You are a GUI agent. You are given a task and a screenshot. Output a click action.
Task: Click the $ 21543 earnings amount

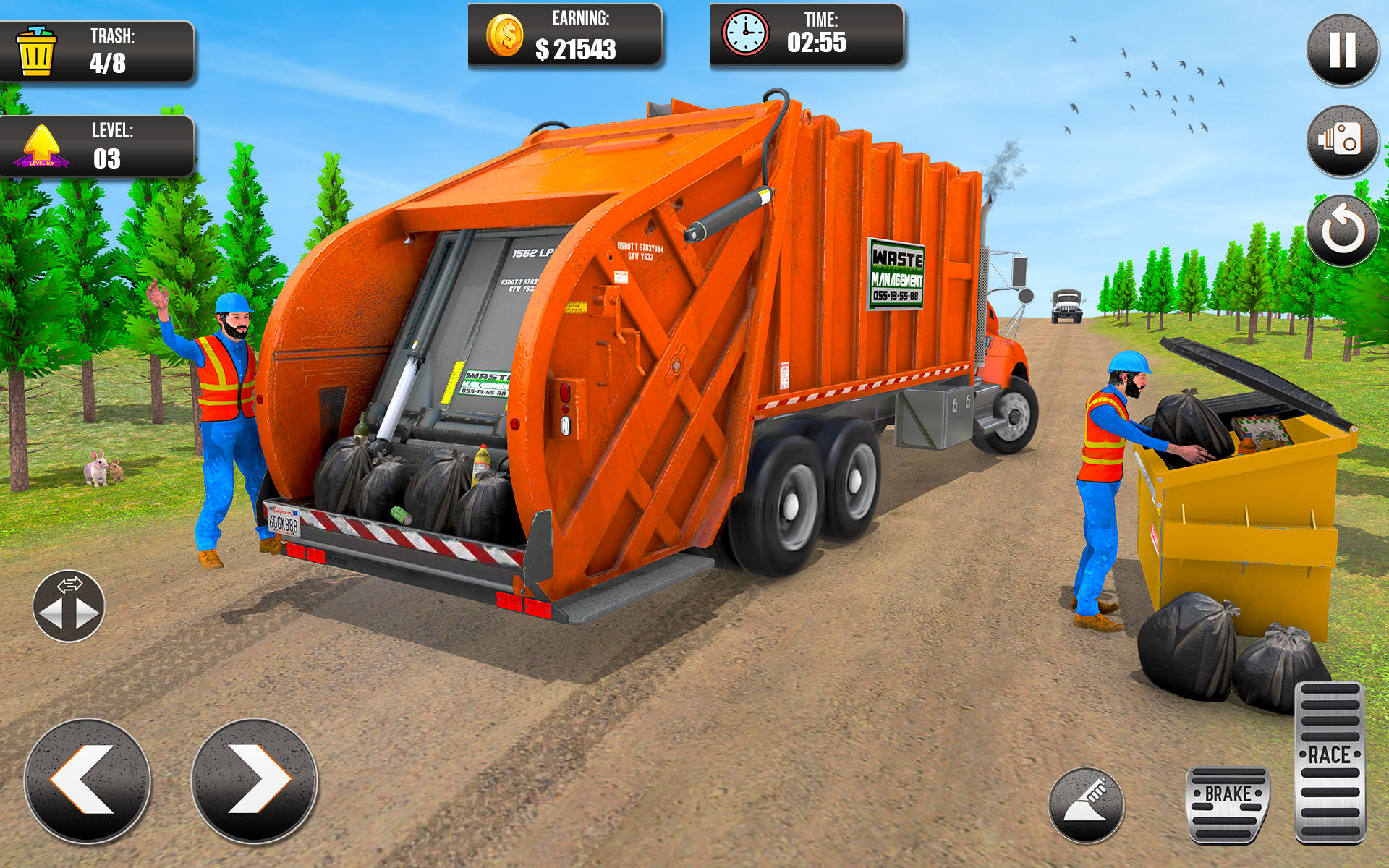point(575,49)
